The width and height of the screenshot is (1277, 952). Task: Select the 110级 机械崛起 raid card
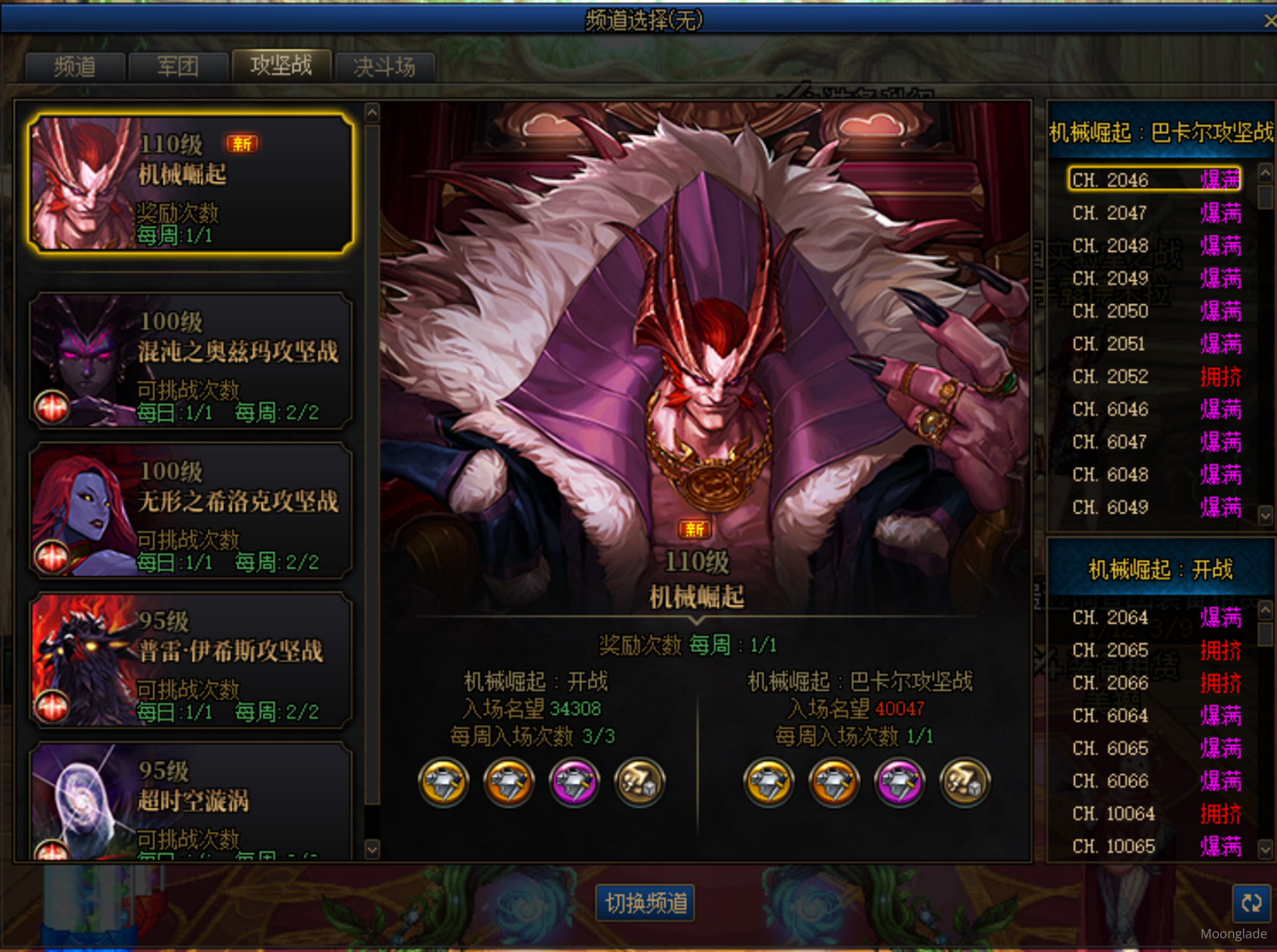pos(190,184)
